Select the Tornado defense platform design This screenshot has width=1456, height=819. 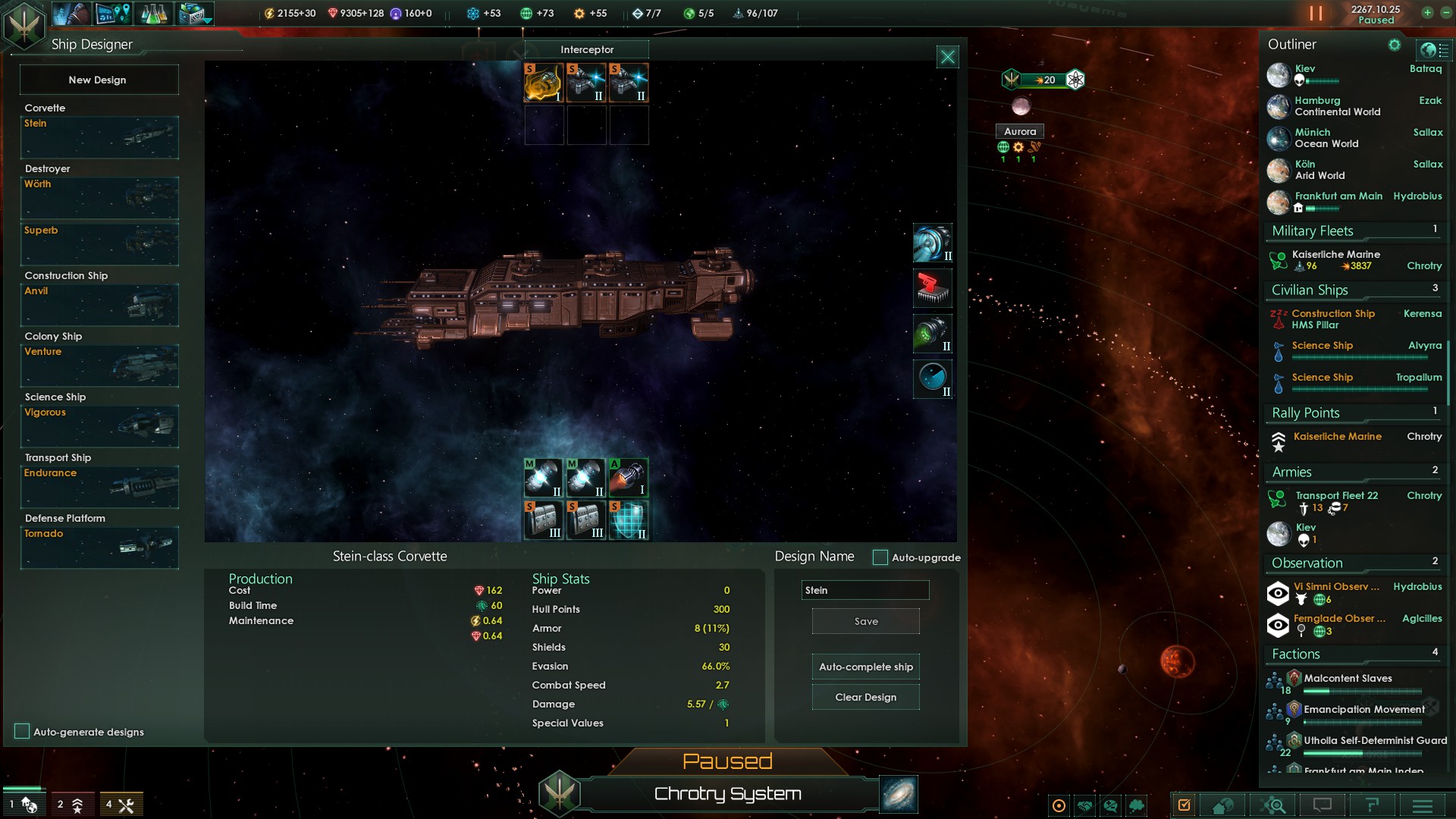[x=99, y=547]
